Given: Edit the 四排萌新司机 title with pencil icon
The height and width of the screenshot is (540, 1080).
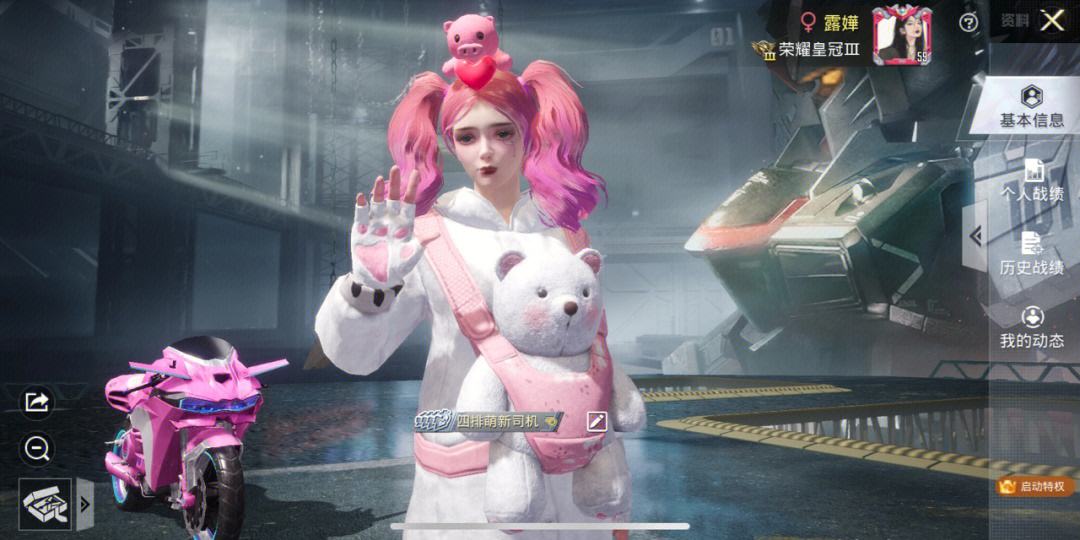Looking at the screenshot, I should 597,421.
